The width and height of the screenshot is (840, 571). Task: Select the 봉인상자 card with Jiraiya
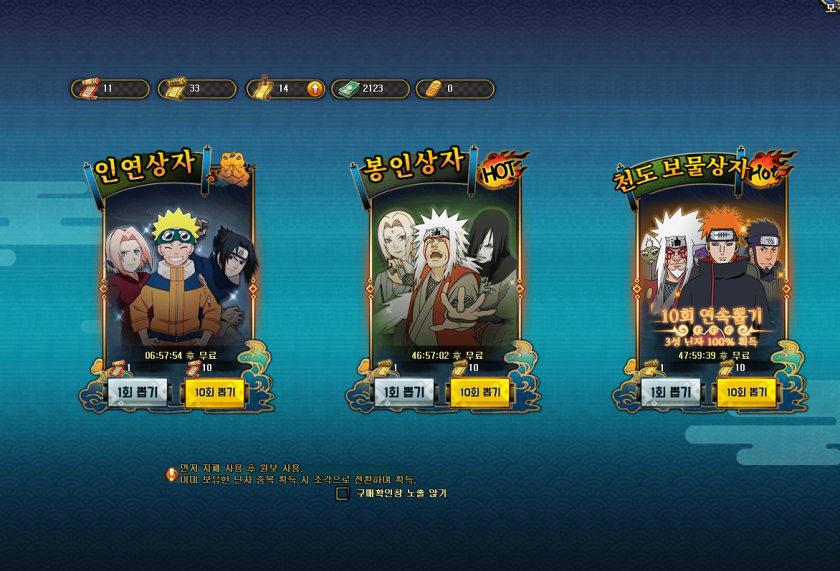(445, 270)
